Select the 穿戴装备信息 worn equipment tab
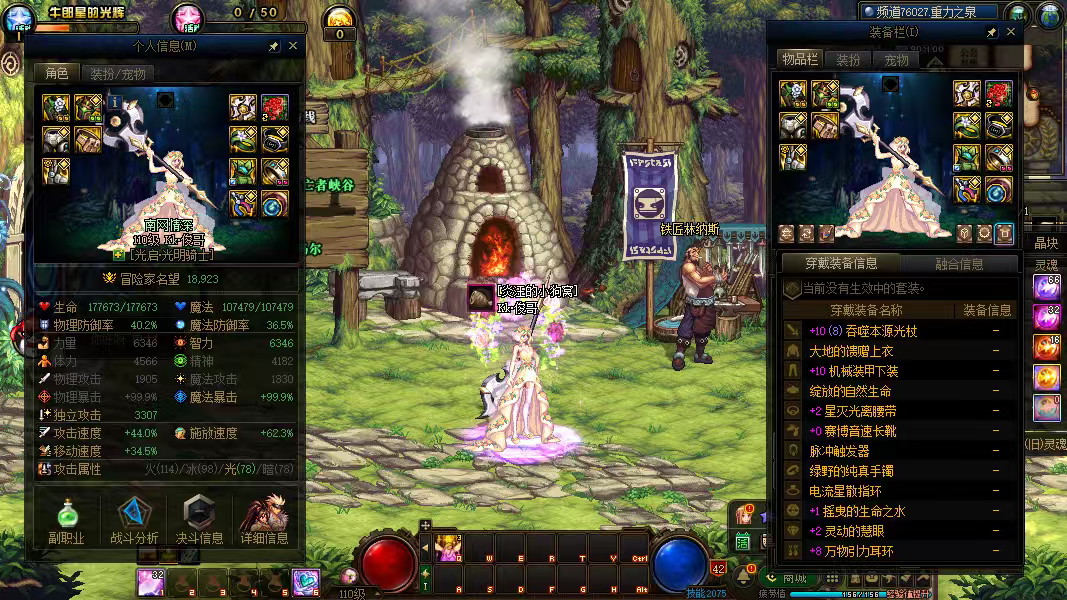The image size is (1067, 600). point(840,264)
